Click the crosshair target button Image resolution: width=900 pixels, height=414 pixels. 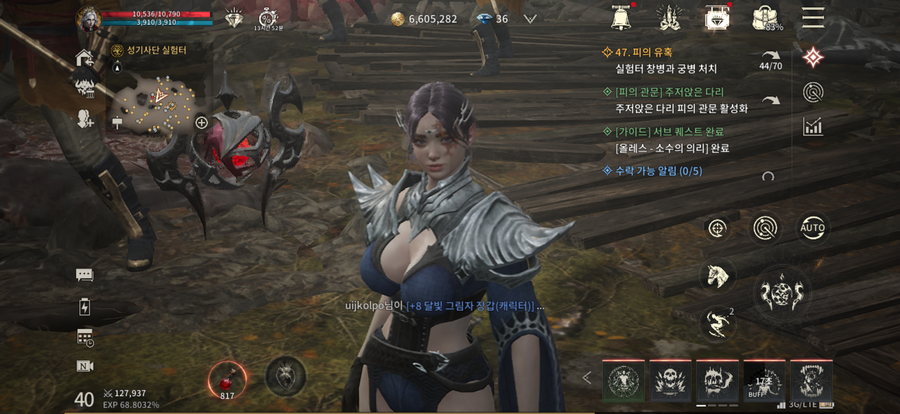tap(716, 228)
